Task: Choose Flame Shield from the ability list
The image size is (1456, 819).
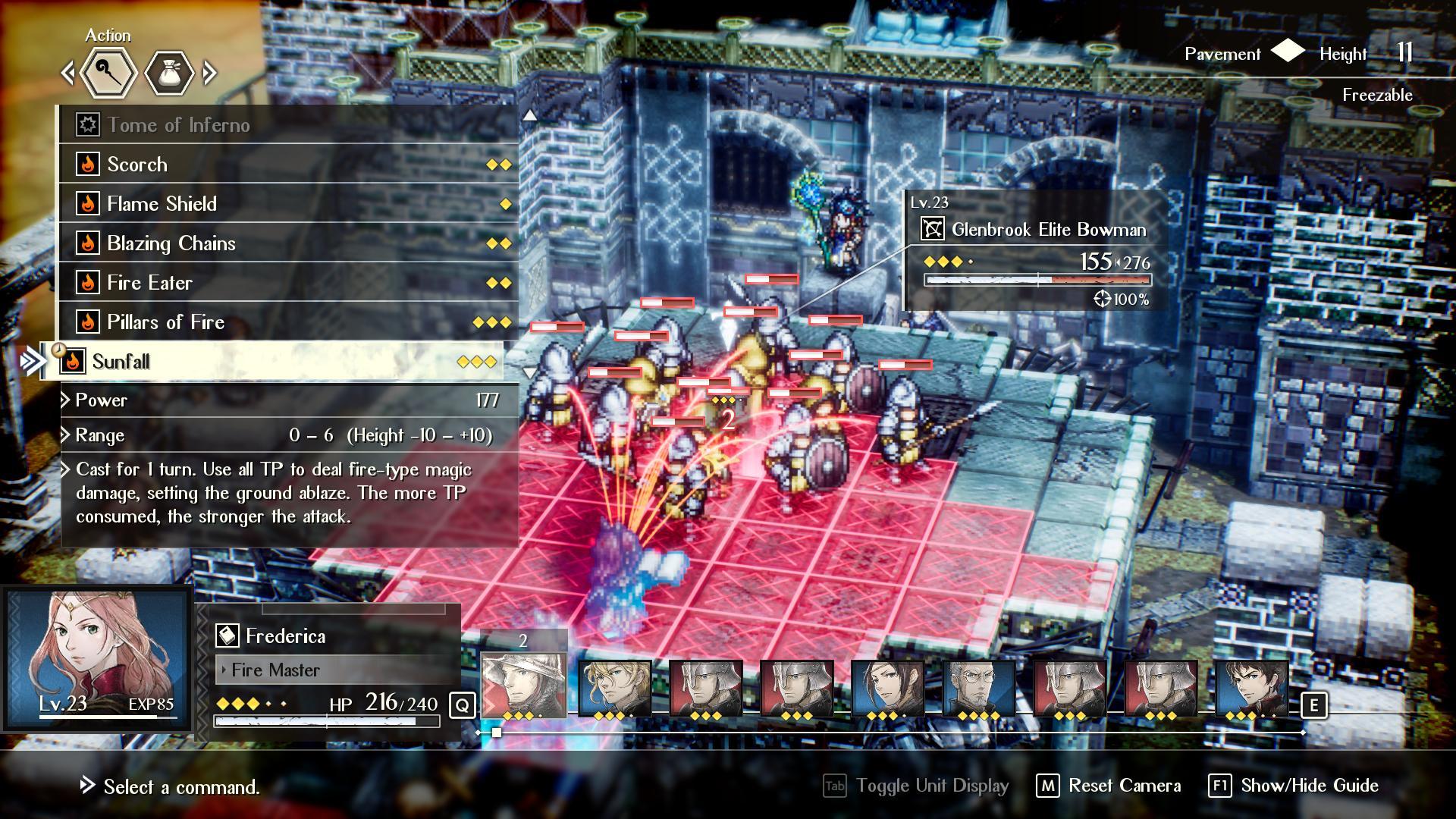Action: pos(288,204)
